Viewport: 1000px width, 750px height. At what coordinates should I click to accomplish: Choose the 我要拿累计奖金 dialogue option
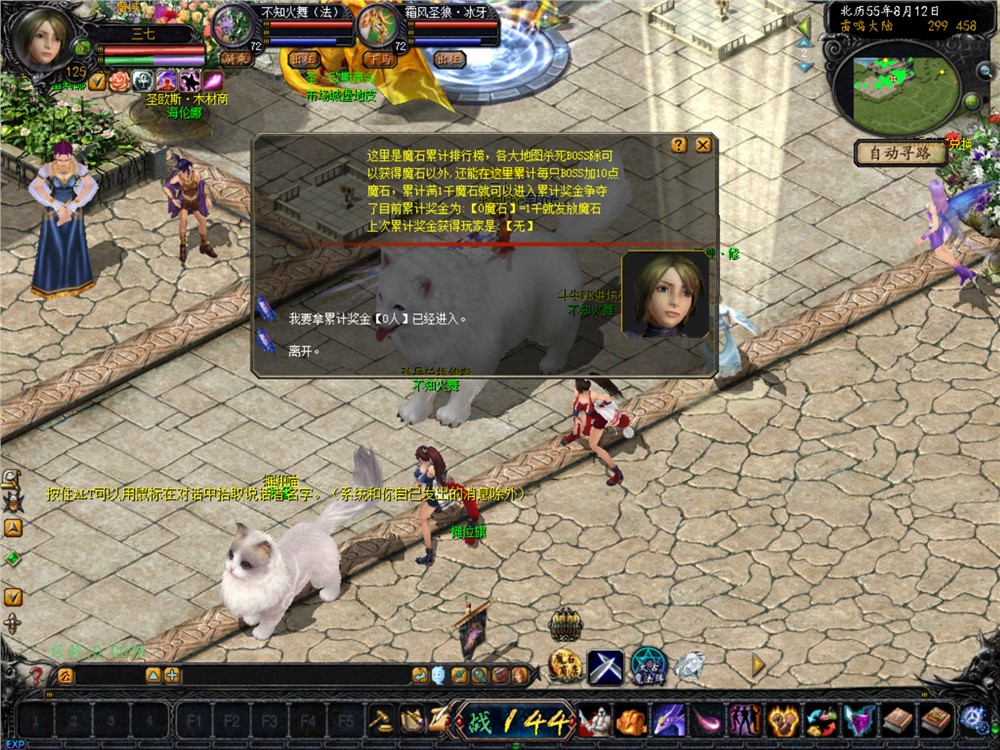(x=377, y=319)
